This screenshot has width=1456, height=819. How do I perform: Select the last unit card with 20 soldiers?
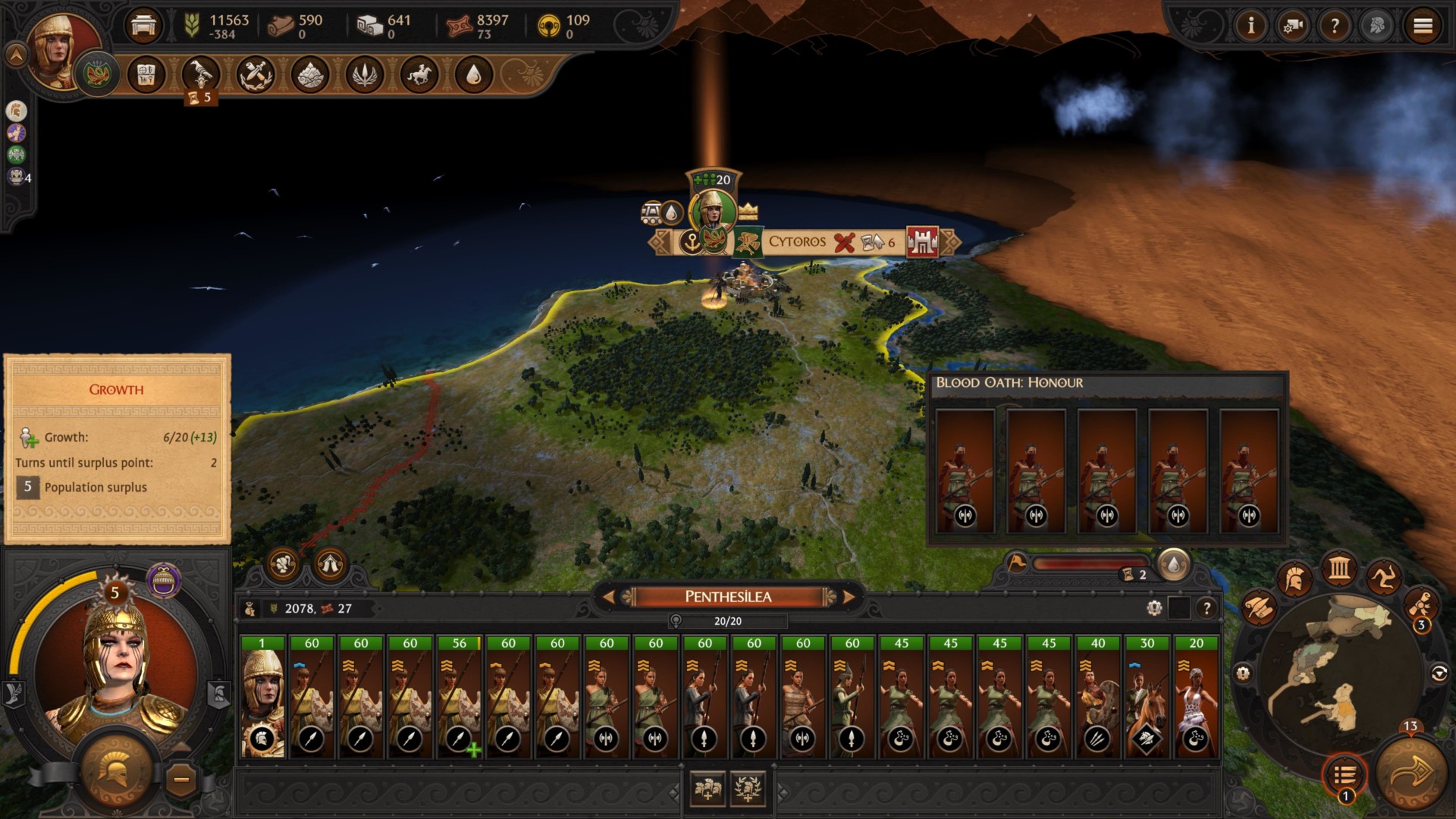pyautogui.click(x=1196, y=697)
